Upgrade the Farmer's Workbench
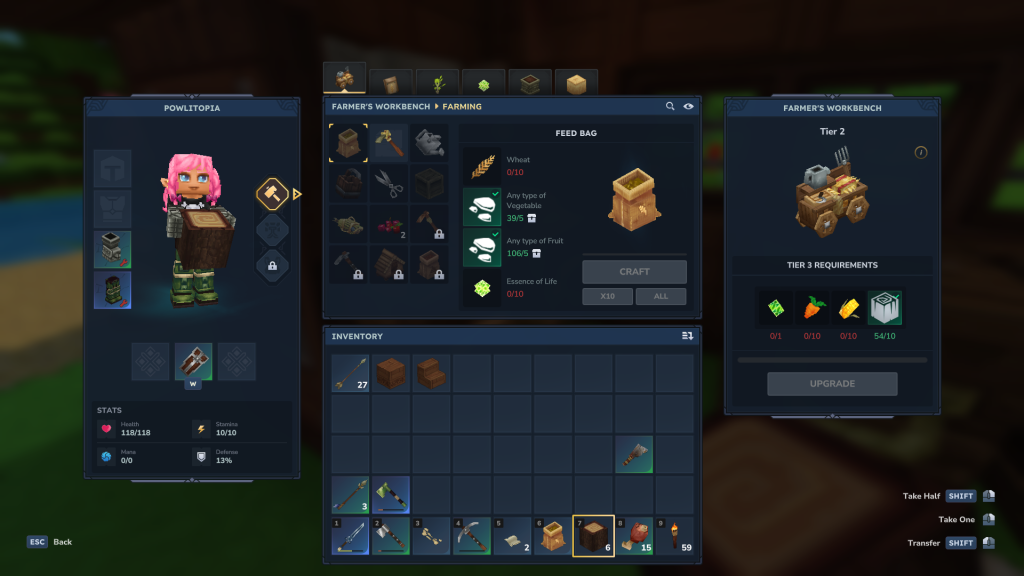Viewport: 1024px width, 576px height. 832,384
